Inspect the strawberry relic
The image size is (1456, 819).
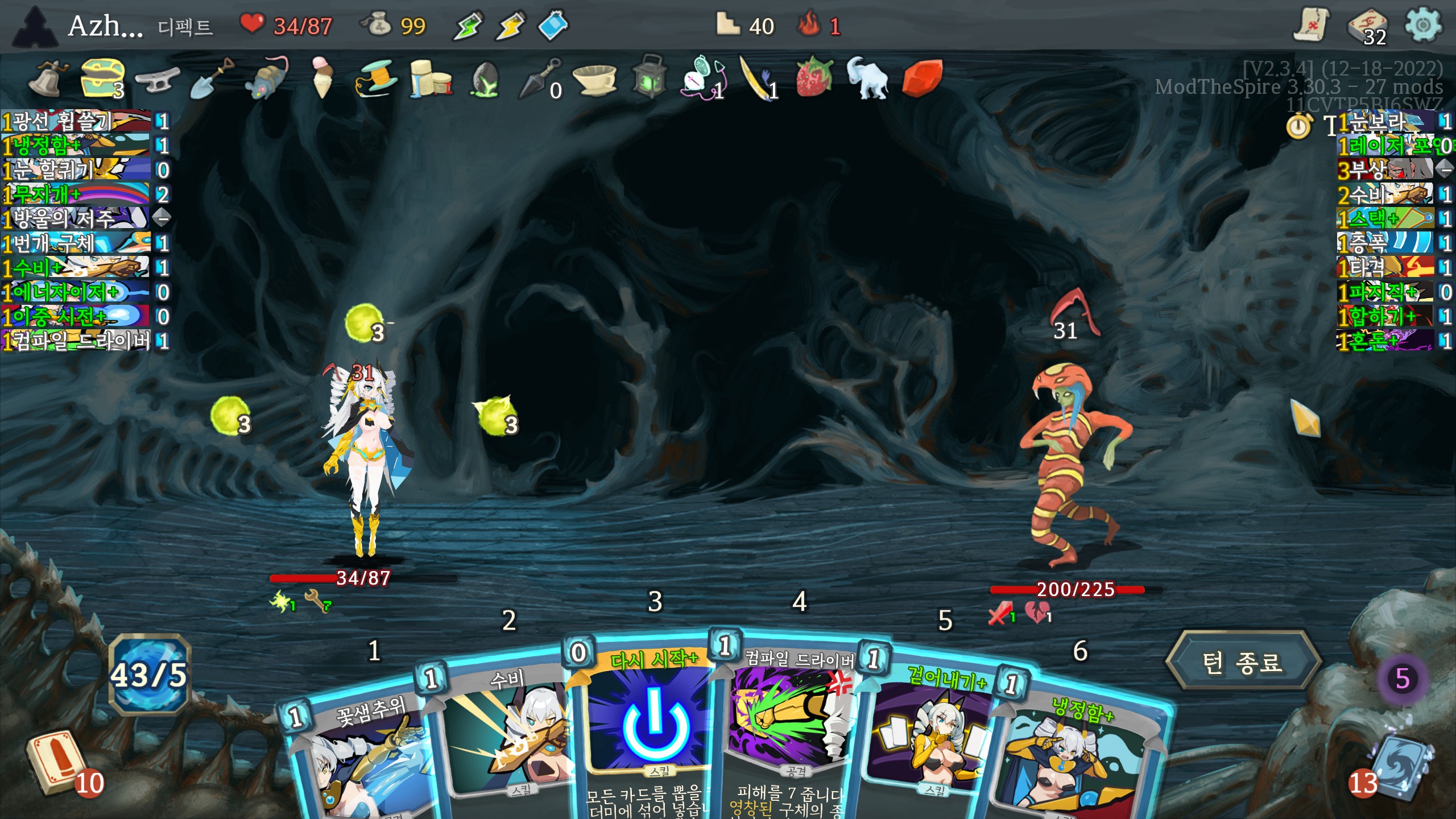point(814,77)
